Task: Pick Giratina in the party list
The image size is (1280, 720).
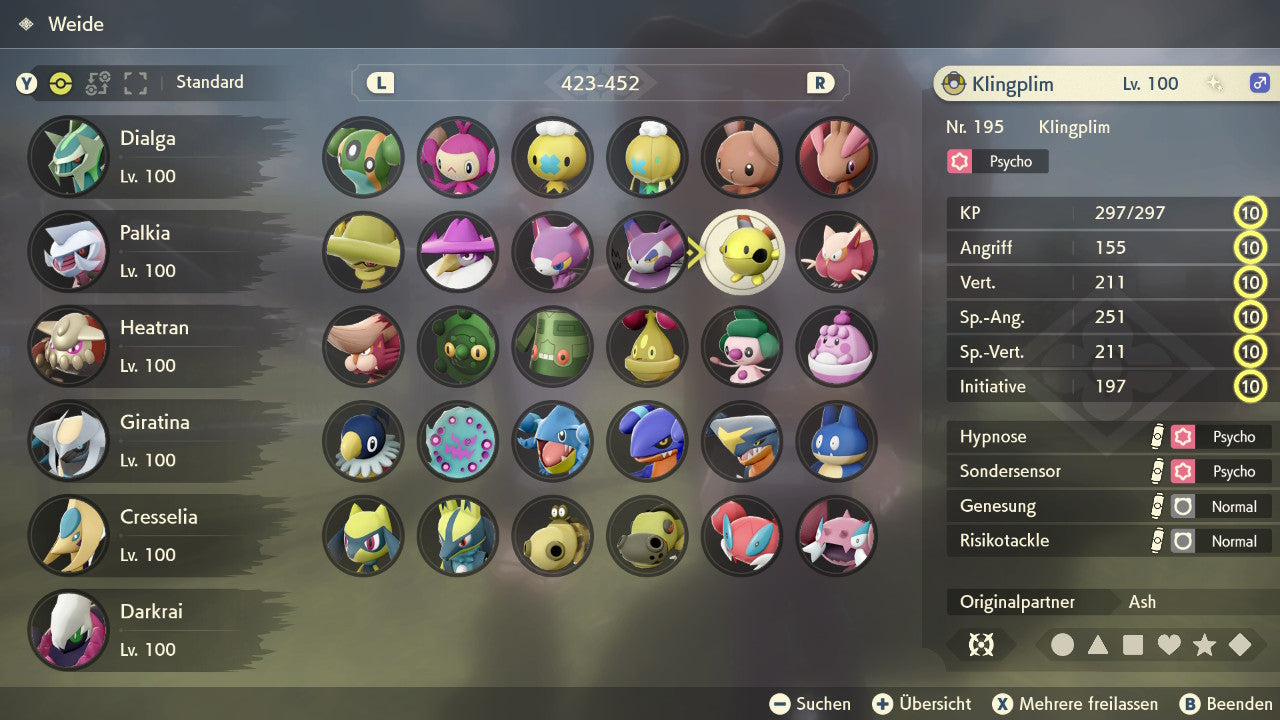Action: (150, 440)
